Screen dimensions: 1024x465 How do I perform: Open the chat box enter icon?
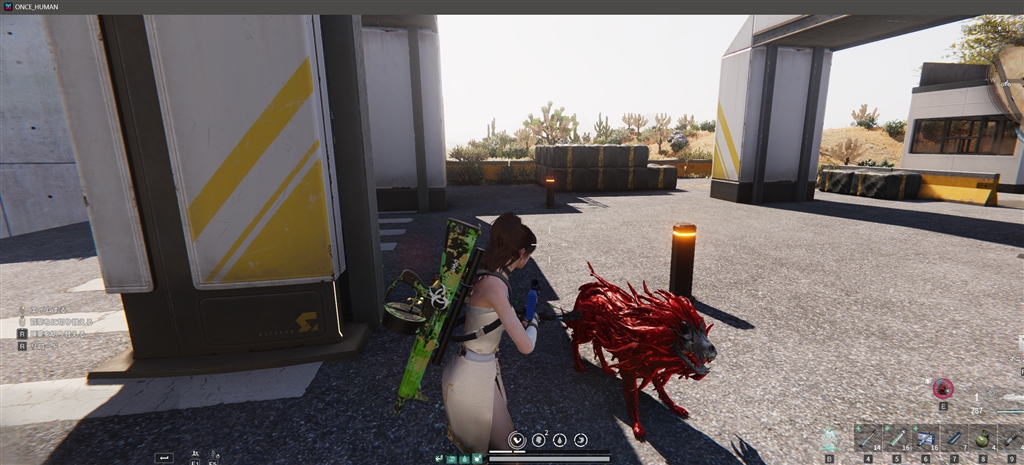tap(164, 457)
